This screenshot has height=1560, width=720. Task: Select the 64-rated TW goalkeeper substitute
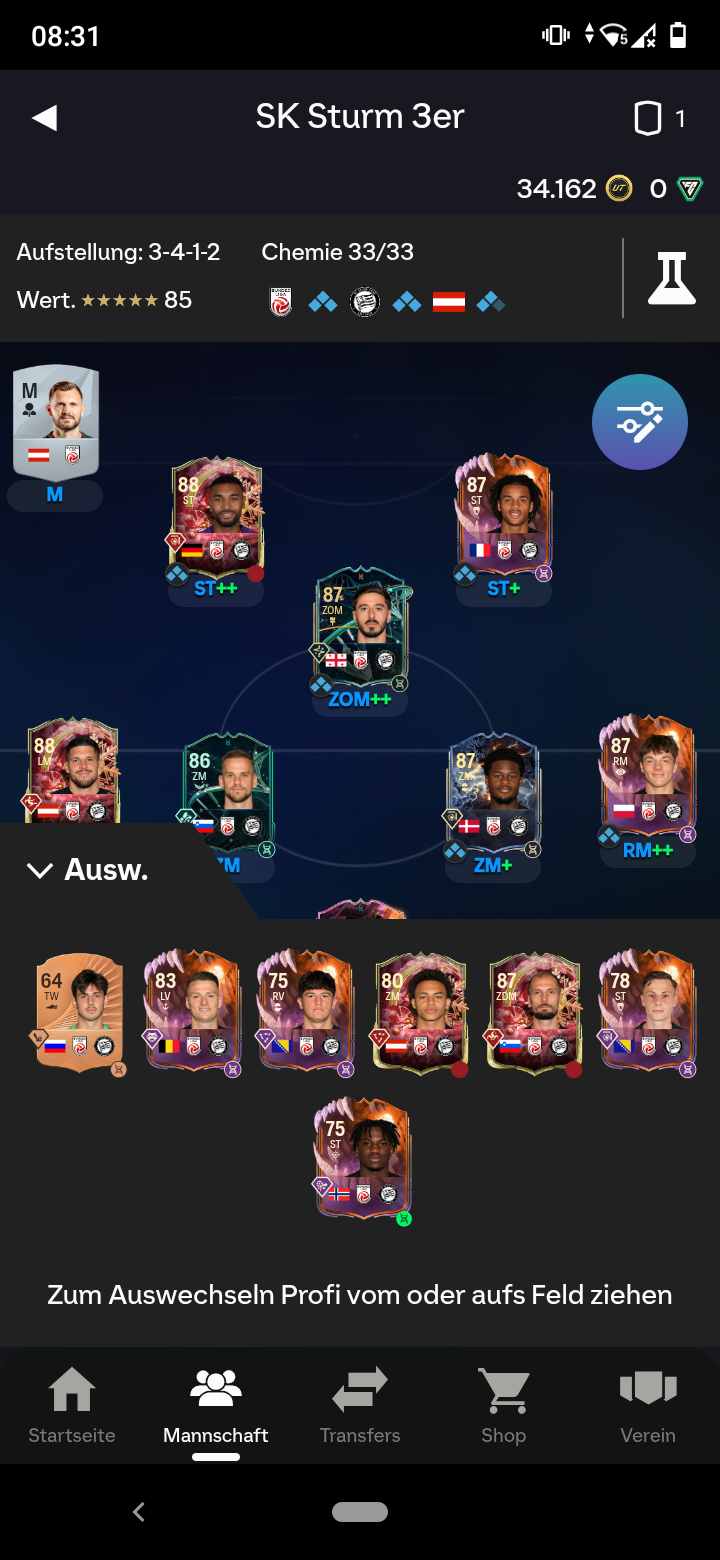click(80, 1012)
